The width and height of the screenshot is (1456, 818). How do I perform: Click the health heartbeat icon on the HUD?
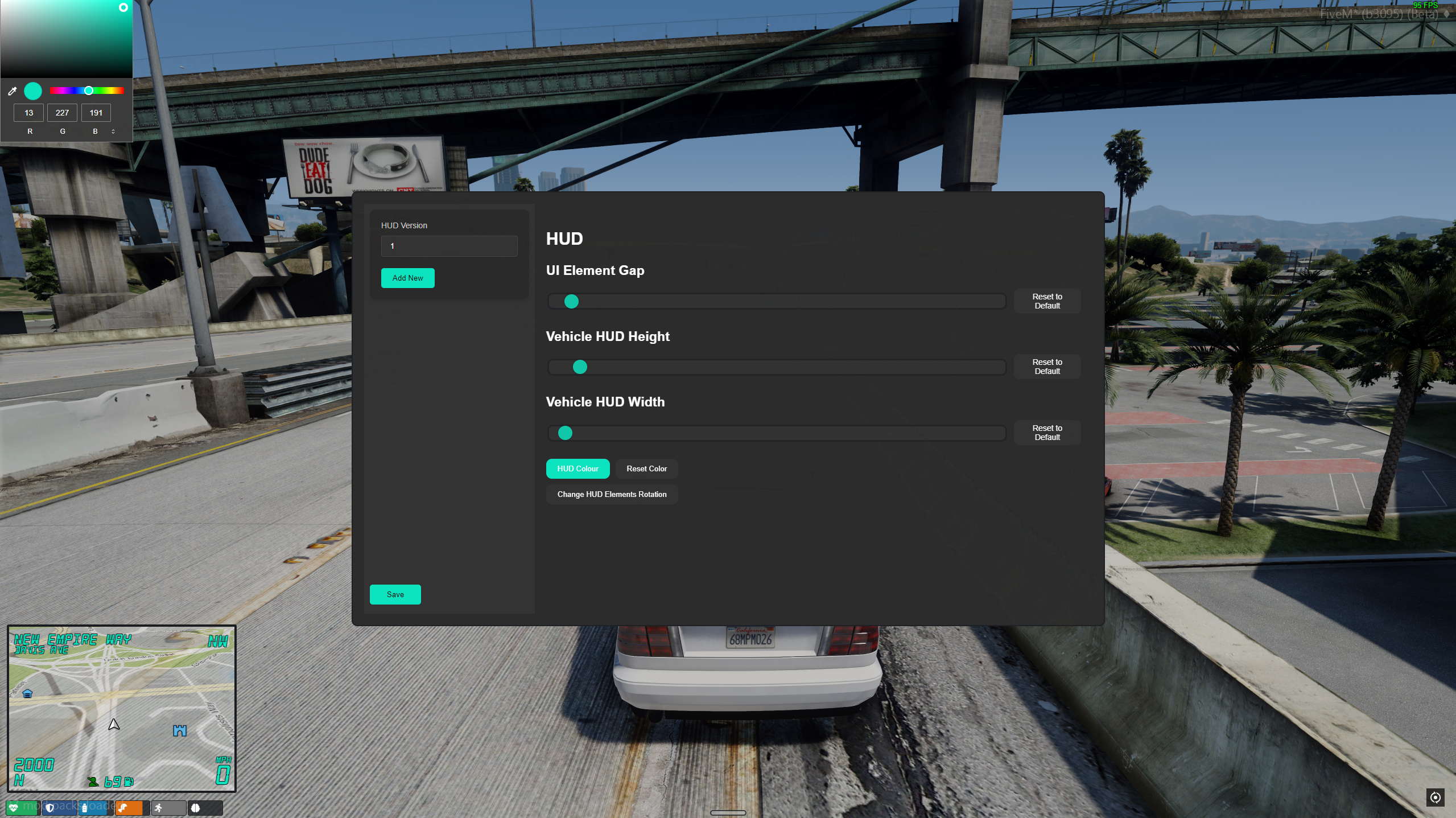pyautogui.click(x=14, y=808)
